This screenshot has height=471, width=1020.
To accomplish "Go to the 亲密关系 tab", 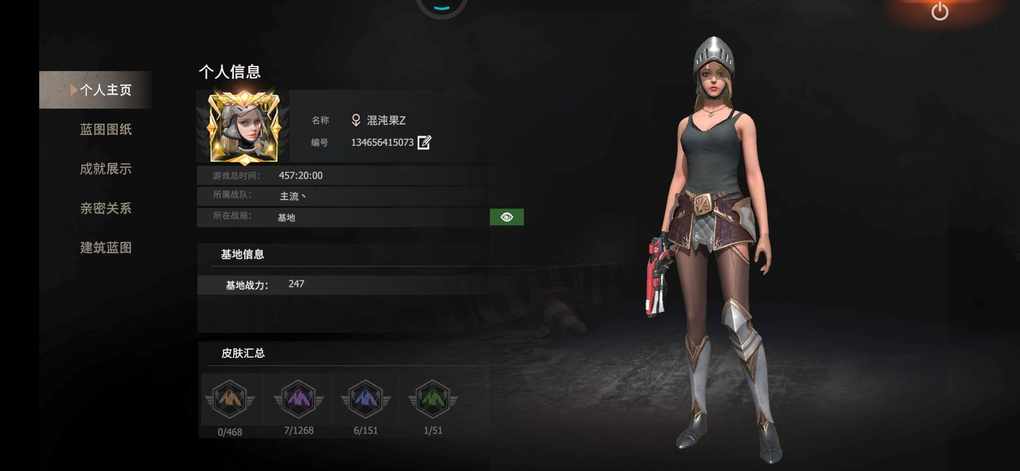I will (106, 208).
